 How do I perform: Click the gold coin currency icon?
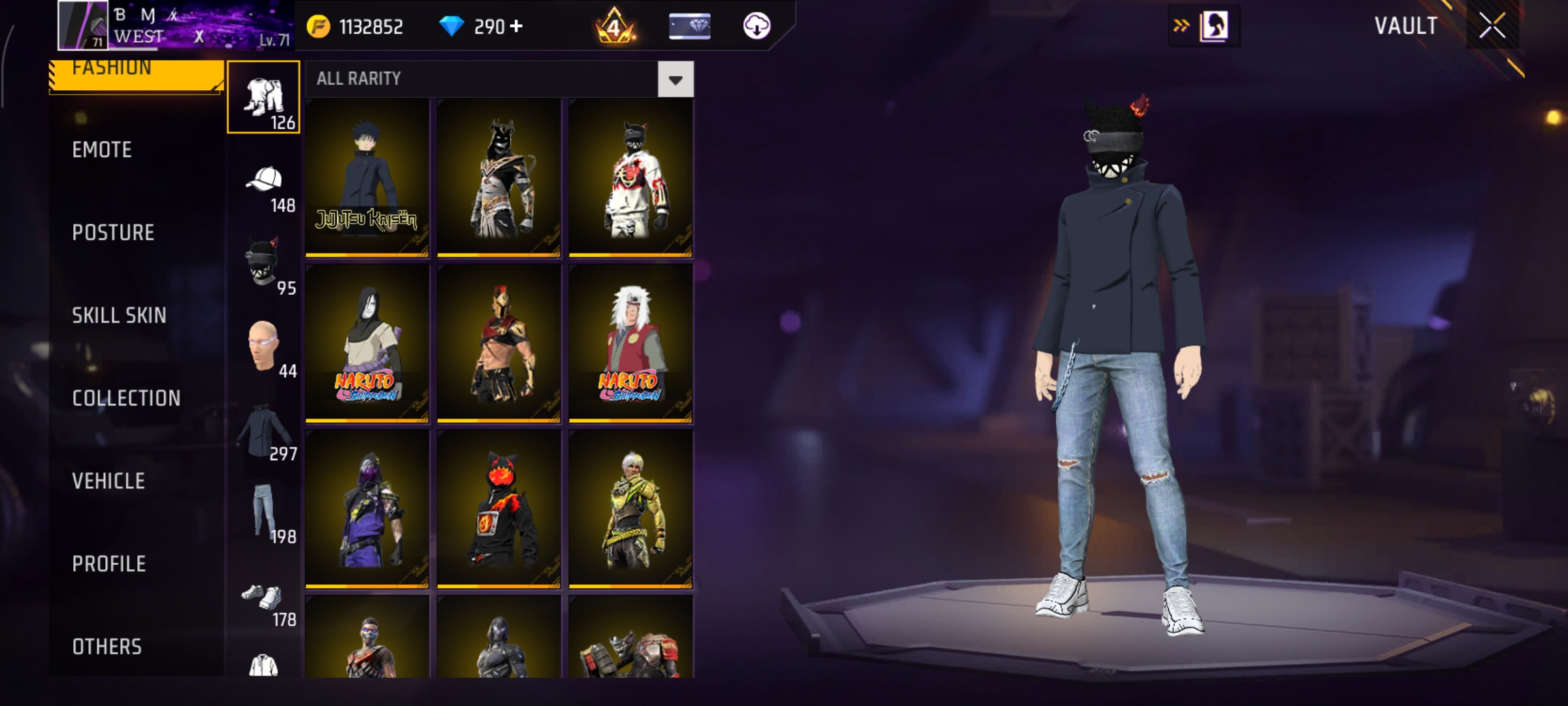320,26
